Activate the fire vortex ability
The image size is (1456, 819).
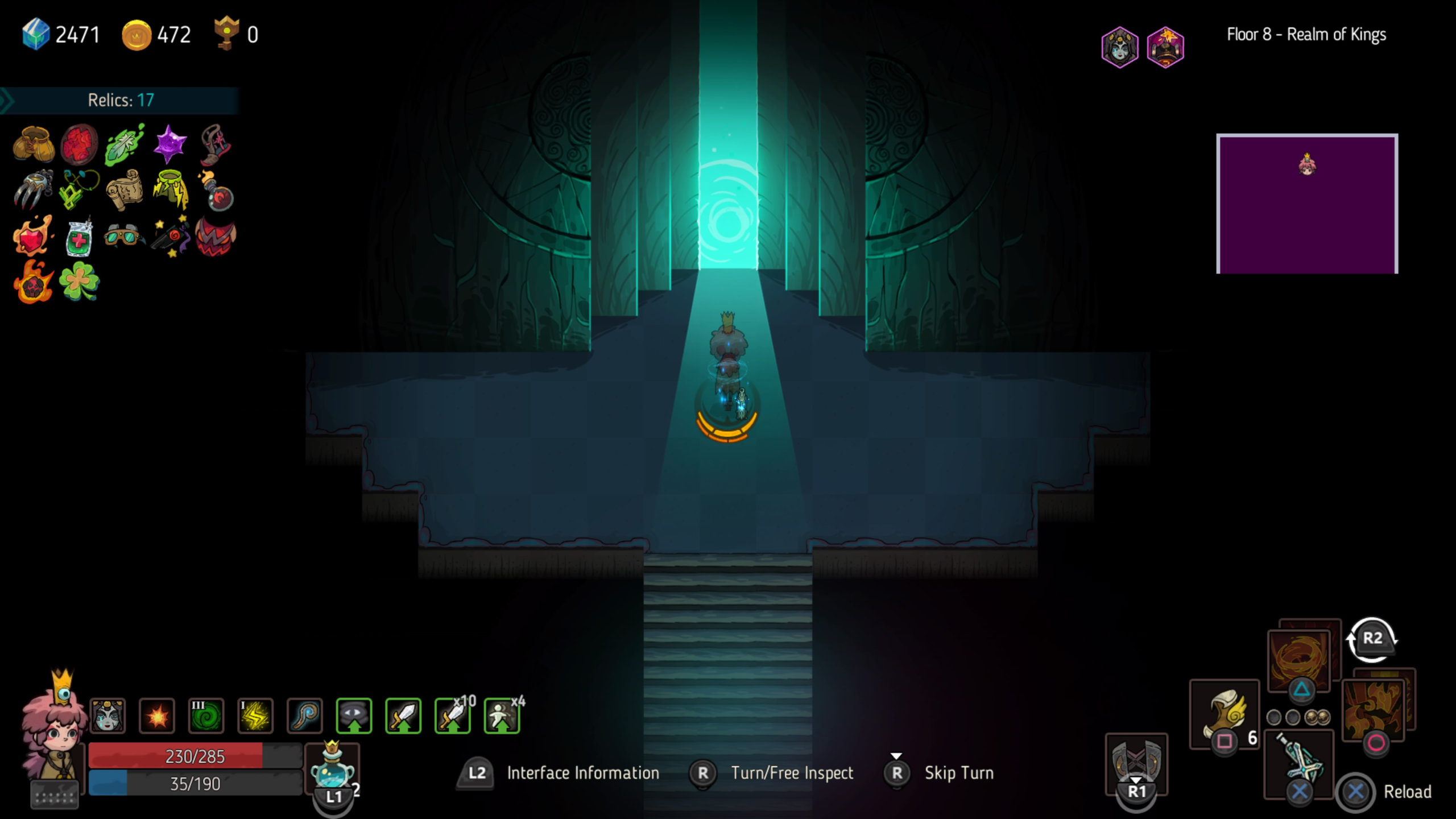pos(1300,660)
